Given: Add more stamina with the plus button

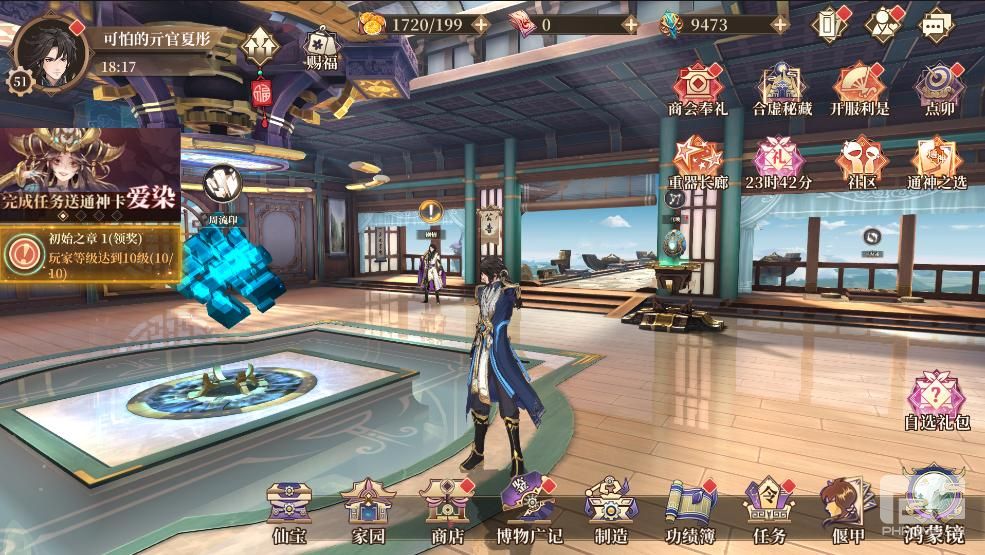Looking at the screenshot, I should (480, 24).
